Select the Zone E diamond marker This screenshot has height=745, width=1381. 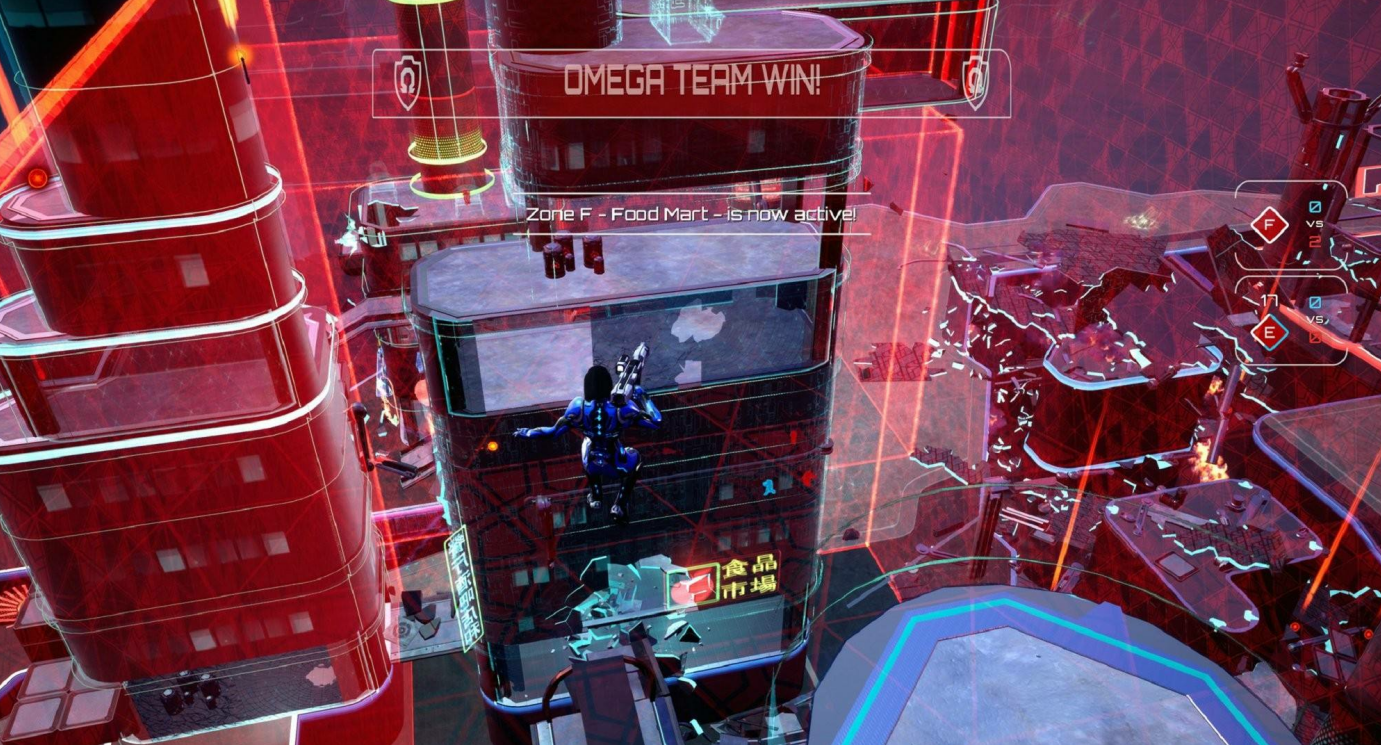point(1270,332)
